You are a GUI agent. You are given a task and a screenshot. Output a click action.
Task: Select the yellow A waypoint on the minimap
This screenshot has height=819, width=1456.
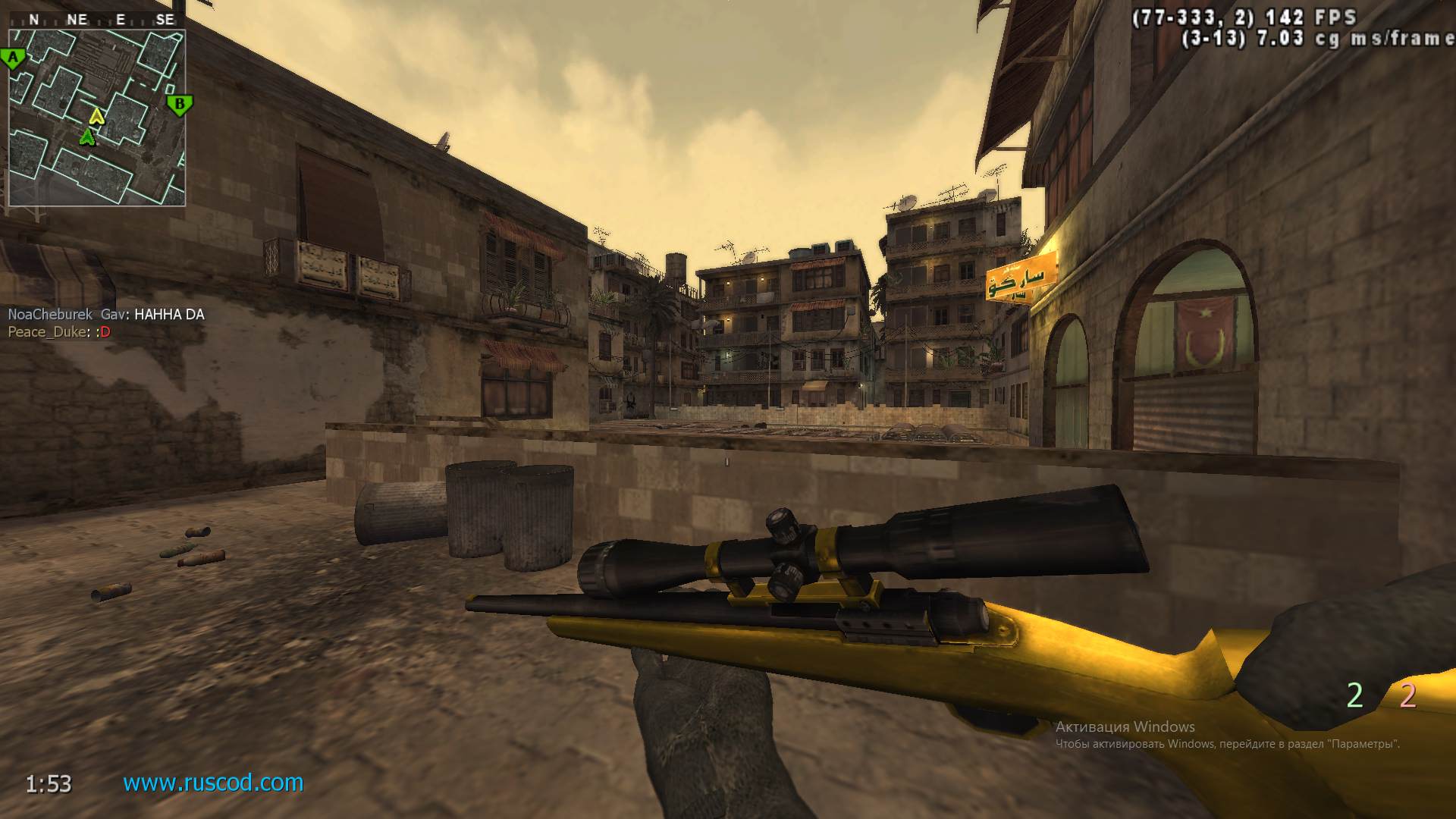pos(96,117)
